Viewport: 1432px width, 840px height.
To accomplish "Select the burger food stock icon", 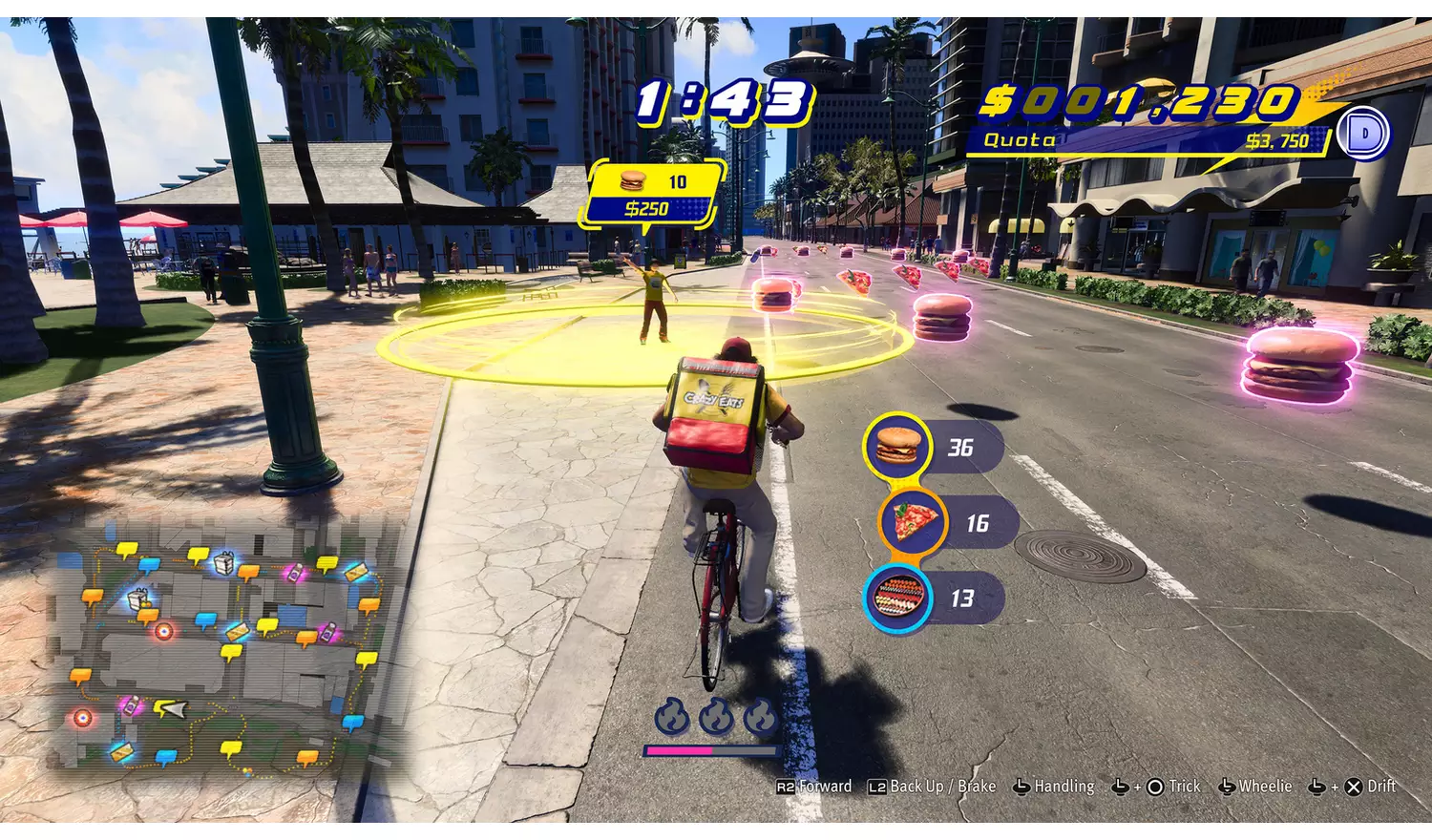I will (896, 446).
